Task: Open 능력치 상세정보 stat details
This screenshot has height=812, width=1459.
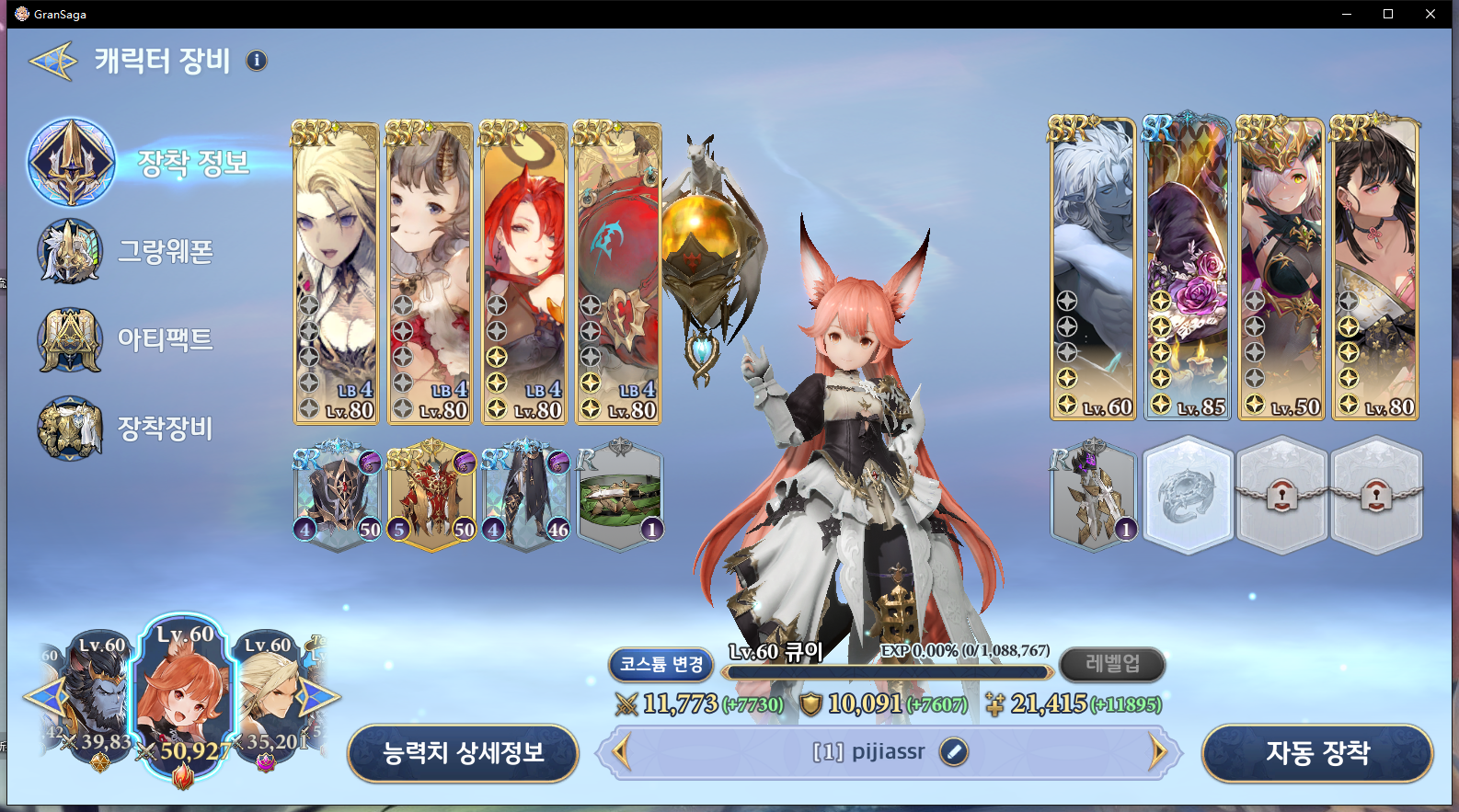Action: click(x=463, y=753)
